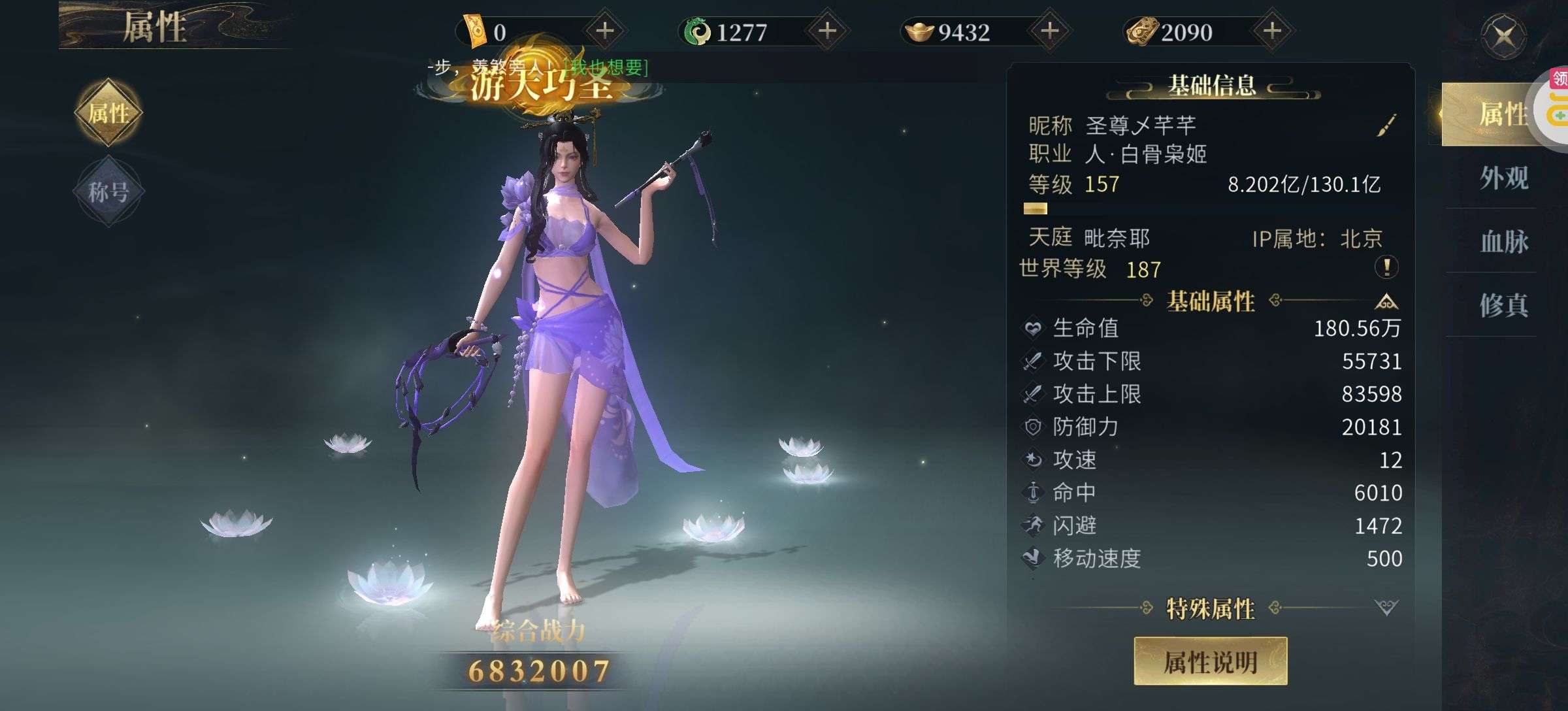Show world level info exclamation icon

[1386, 267]
